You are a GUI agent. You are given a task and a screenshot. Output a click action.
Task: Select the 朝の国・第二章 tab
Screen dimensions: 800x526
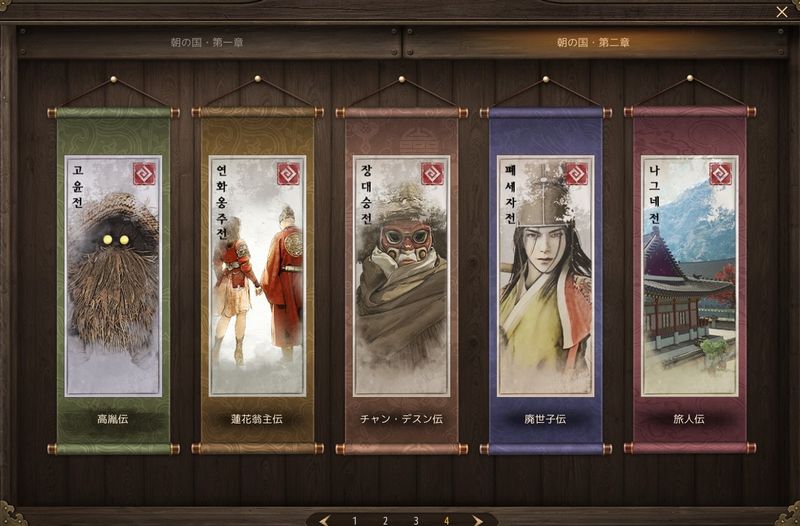pyautogui.click(x=594, y=43)
